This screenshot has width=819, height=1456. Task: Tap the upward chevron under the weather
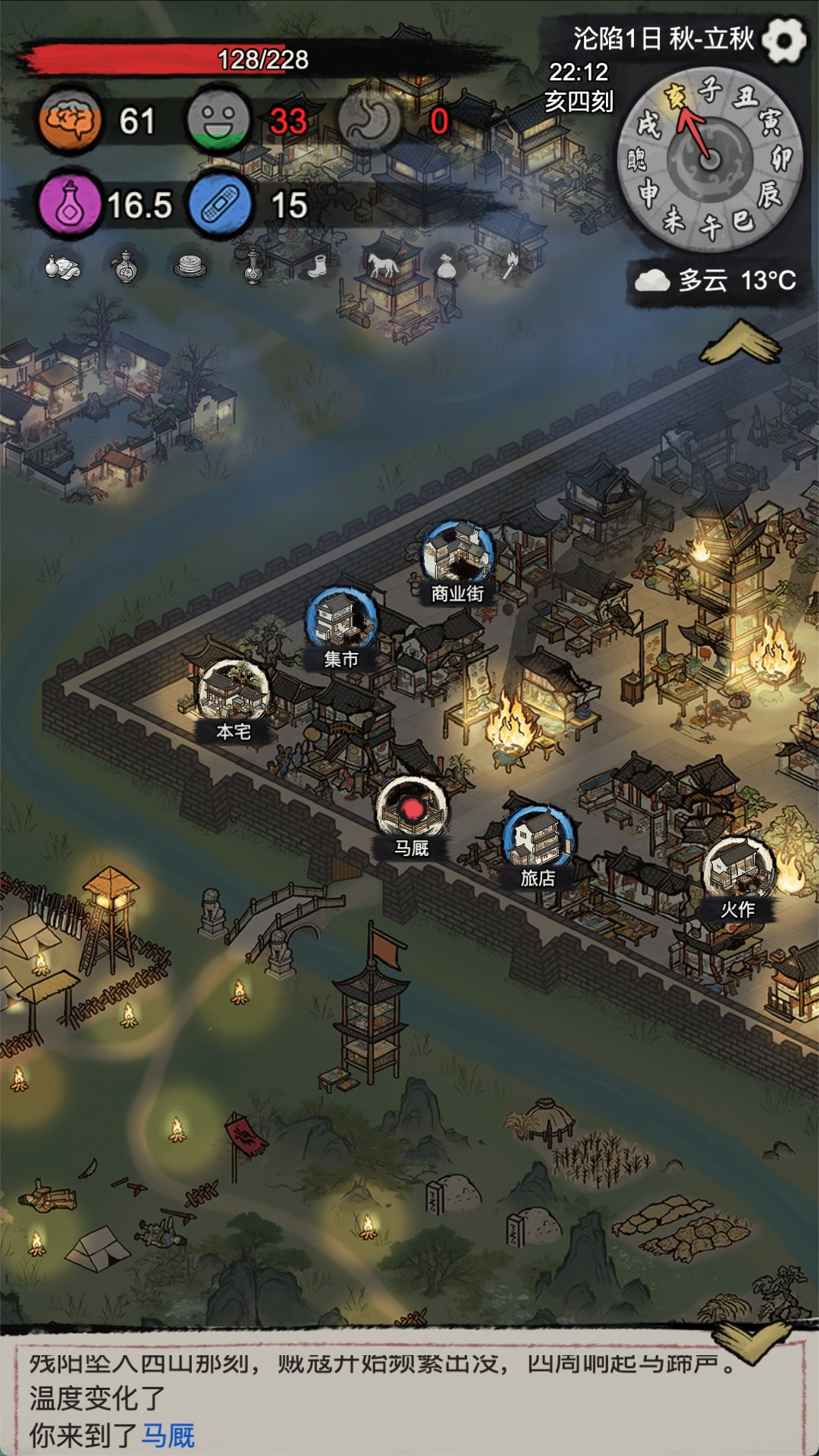coord(740,343)
